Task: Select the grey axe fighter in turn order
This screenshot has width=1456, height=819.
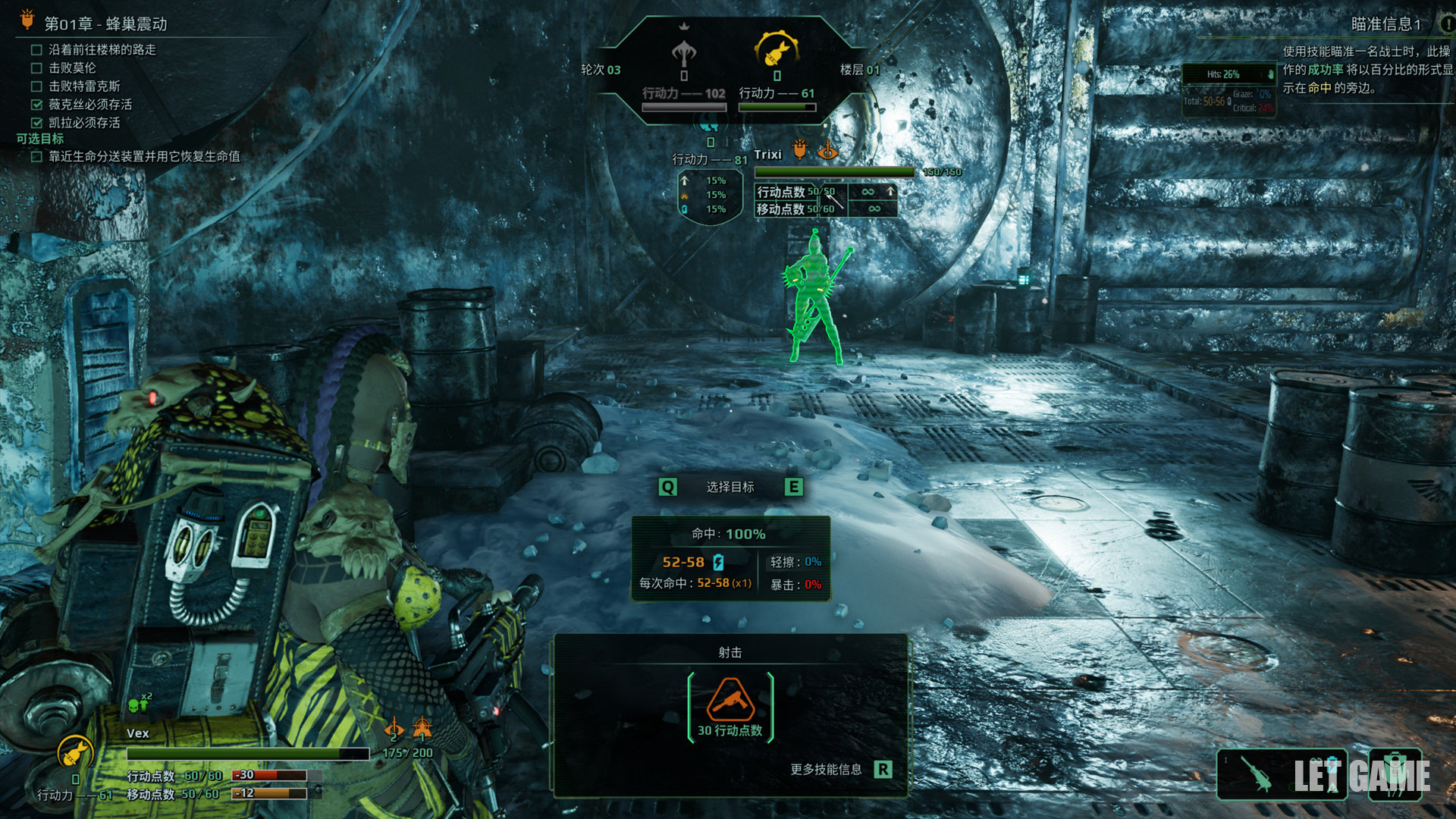Action: pyautogui.click(x=684, y=53)
